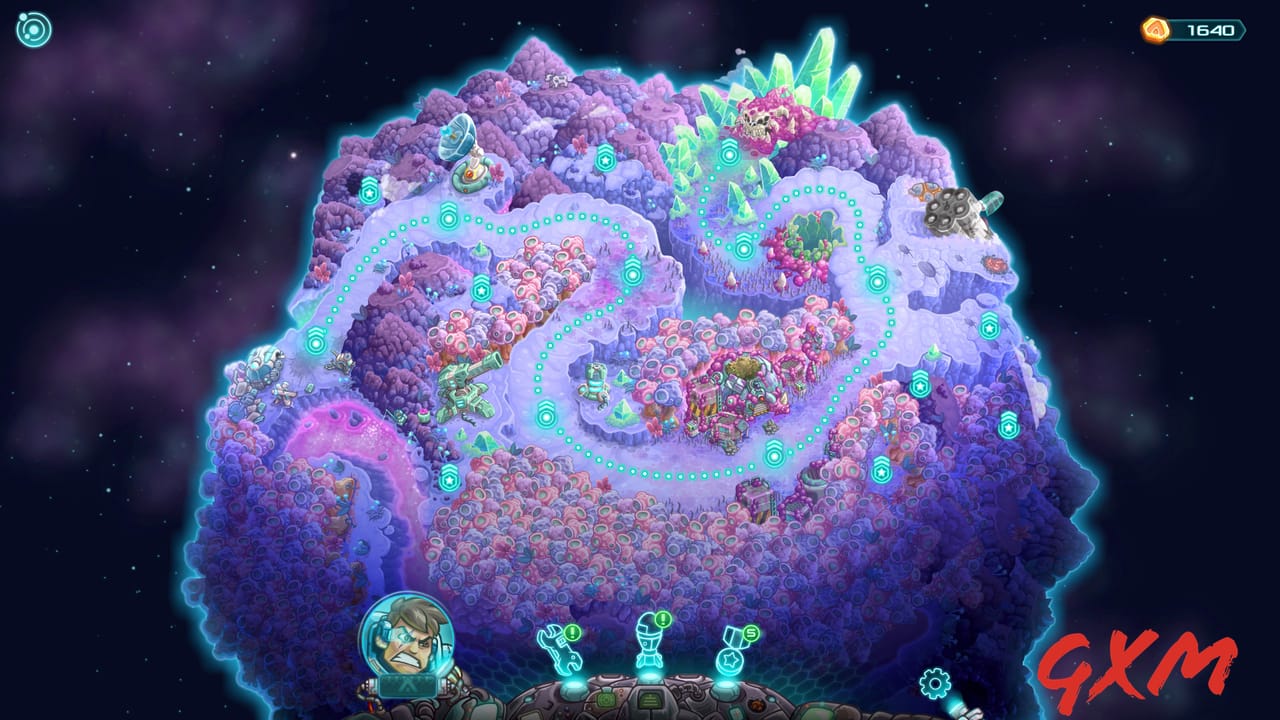1280x720 pixels.
Task: Click the locked star level near center
Action: coord(480,289)
